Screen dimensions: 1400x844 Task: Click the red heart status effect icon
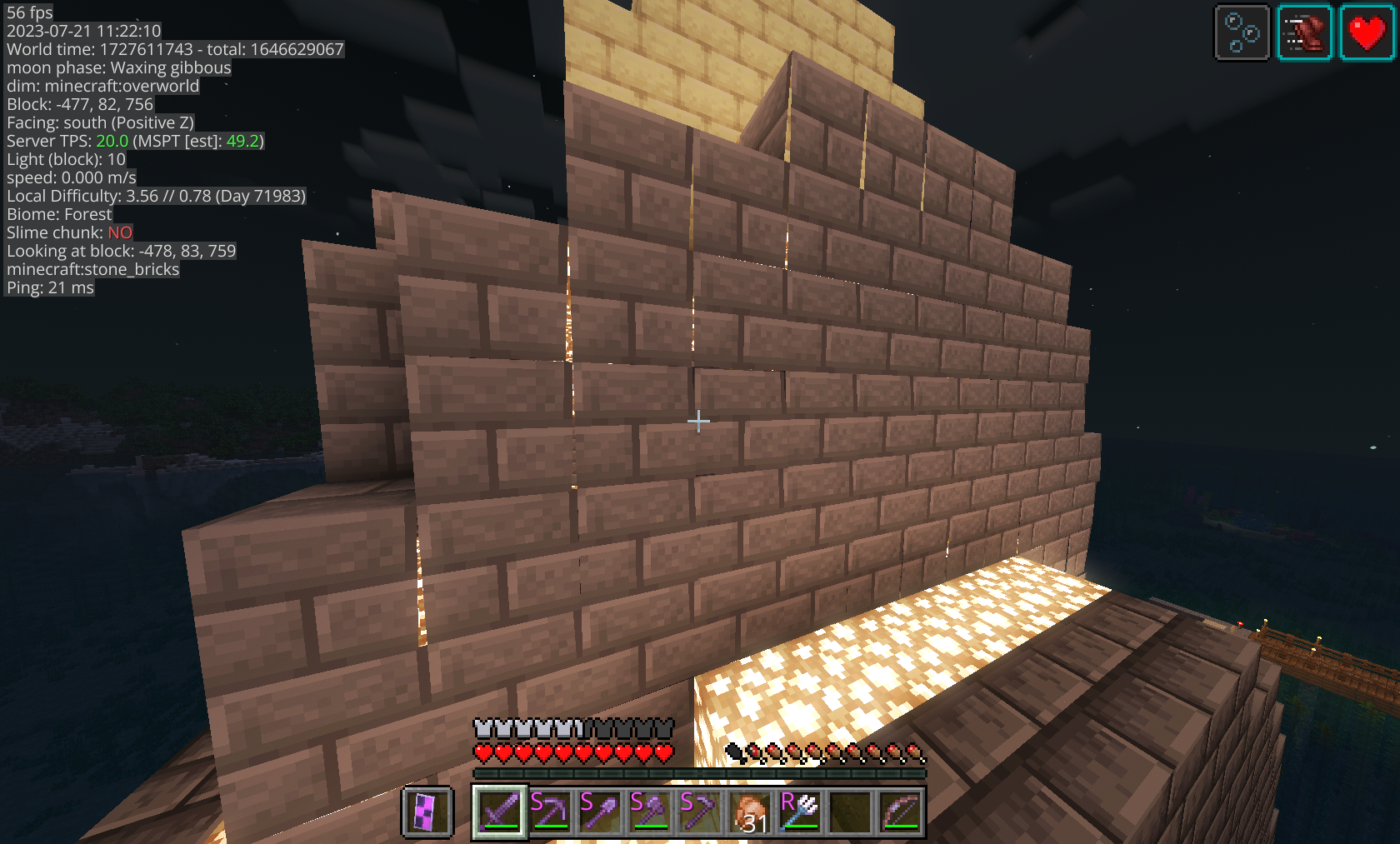click(1367, 33)
